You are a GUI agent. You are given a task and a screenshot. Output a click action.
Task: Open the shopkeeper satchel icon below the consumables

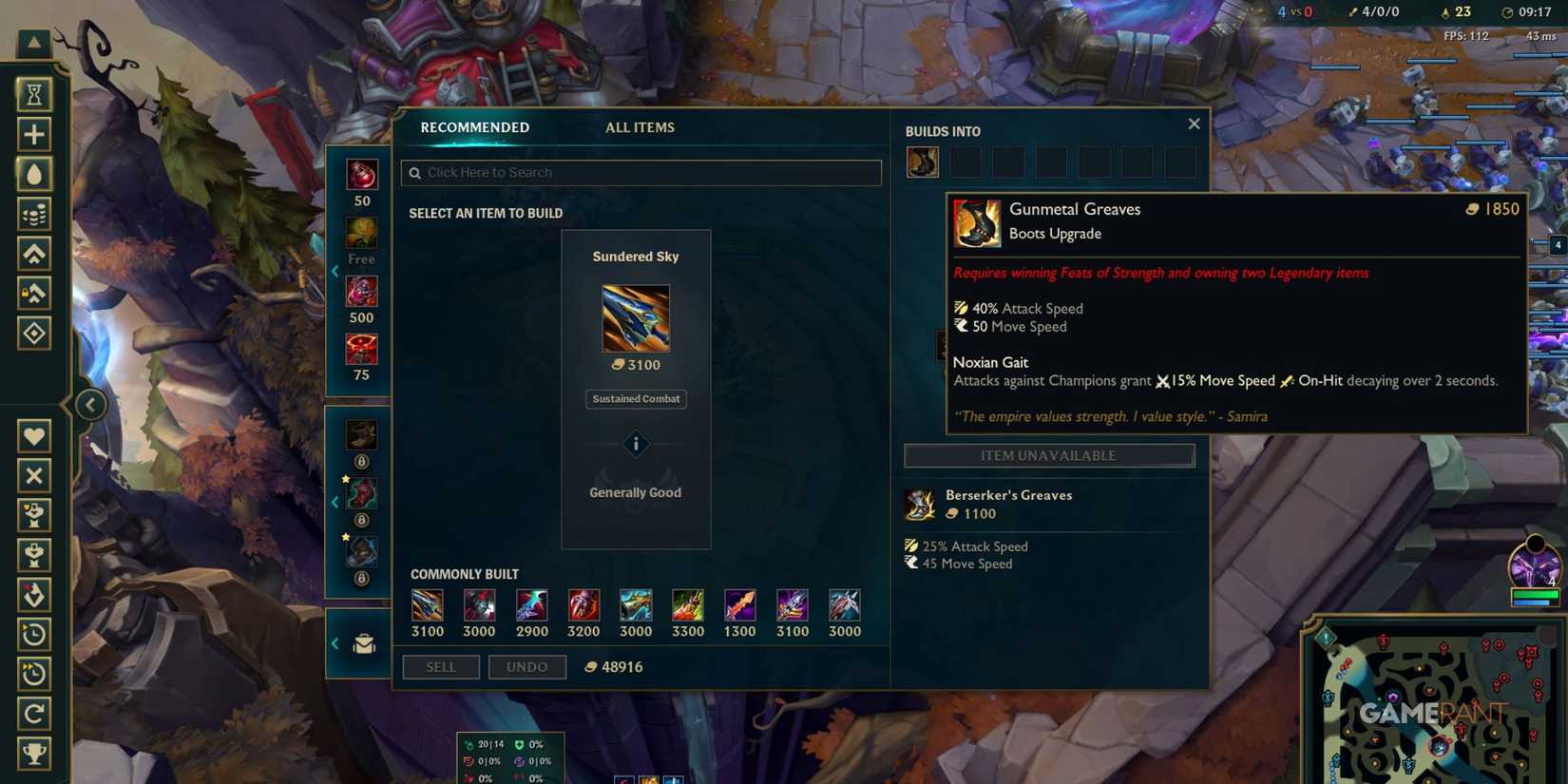tap(359, 643)
